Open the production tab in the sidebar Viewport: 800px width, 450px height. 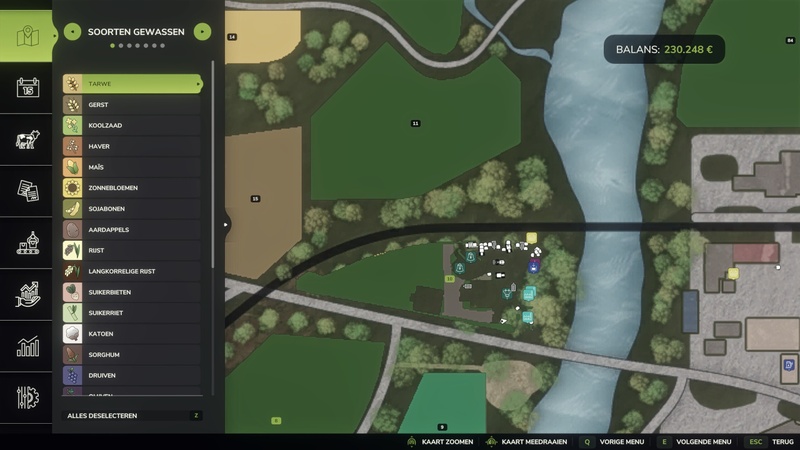[x=27, y=243]
